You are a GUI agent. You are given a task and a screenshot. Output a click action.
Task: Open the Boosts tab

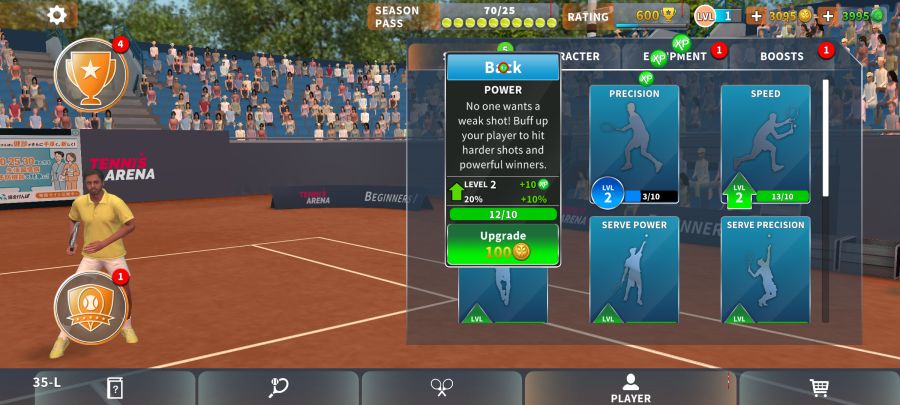click(x=783, y=56)
